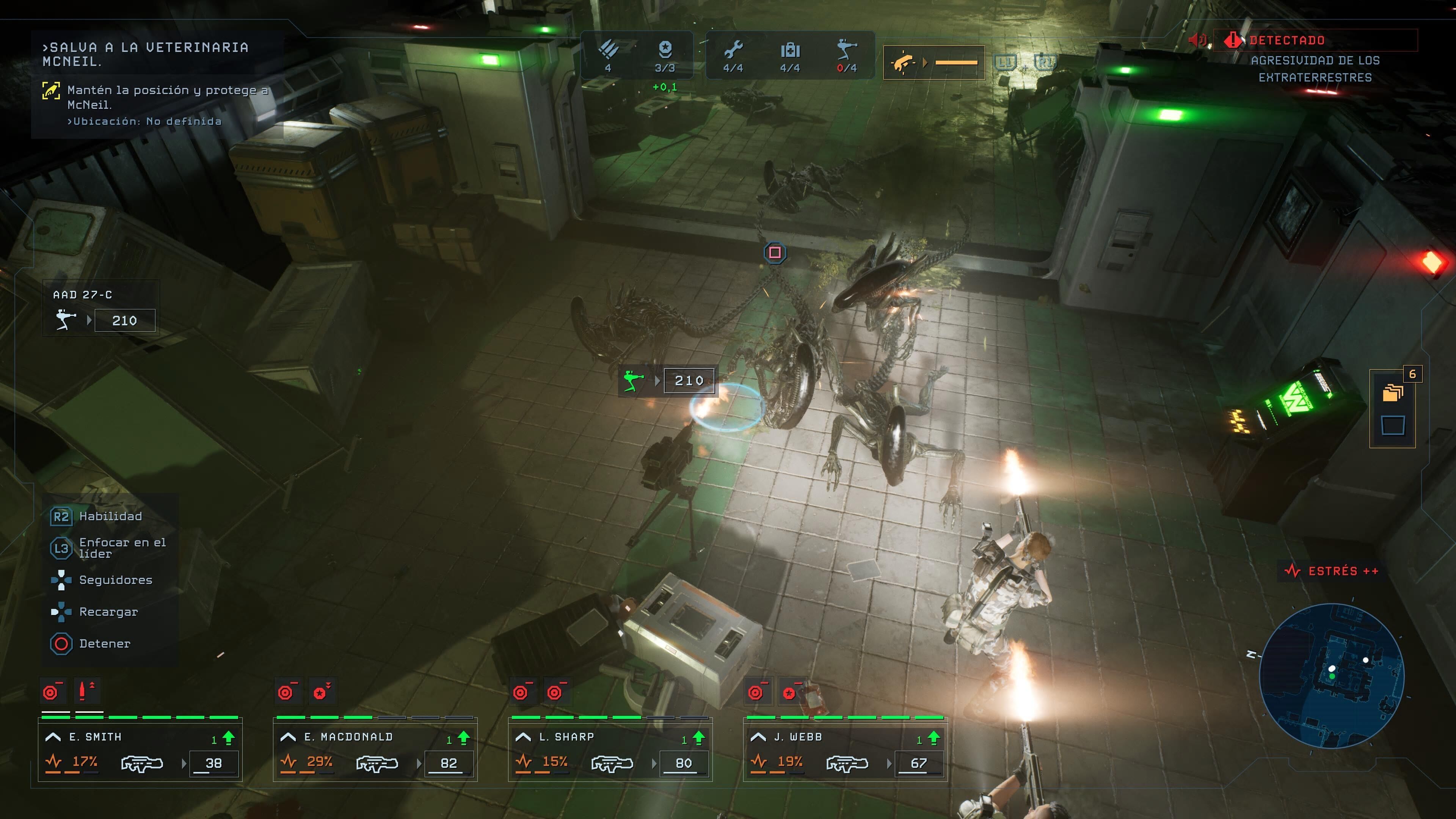The image size is (1456, 819).
Task: Choose the wrench tools resource icon
Action: click(x=733, y=51)
